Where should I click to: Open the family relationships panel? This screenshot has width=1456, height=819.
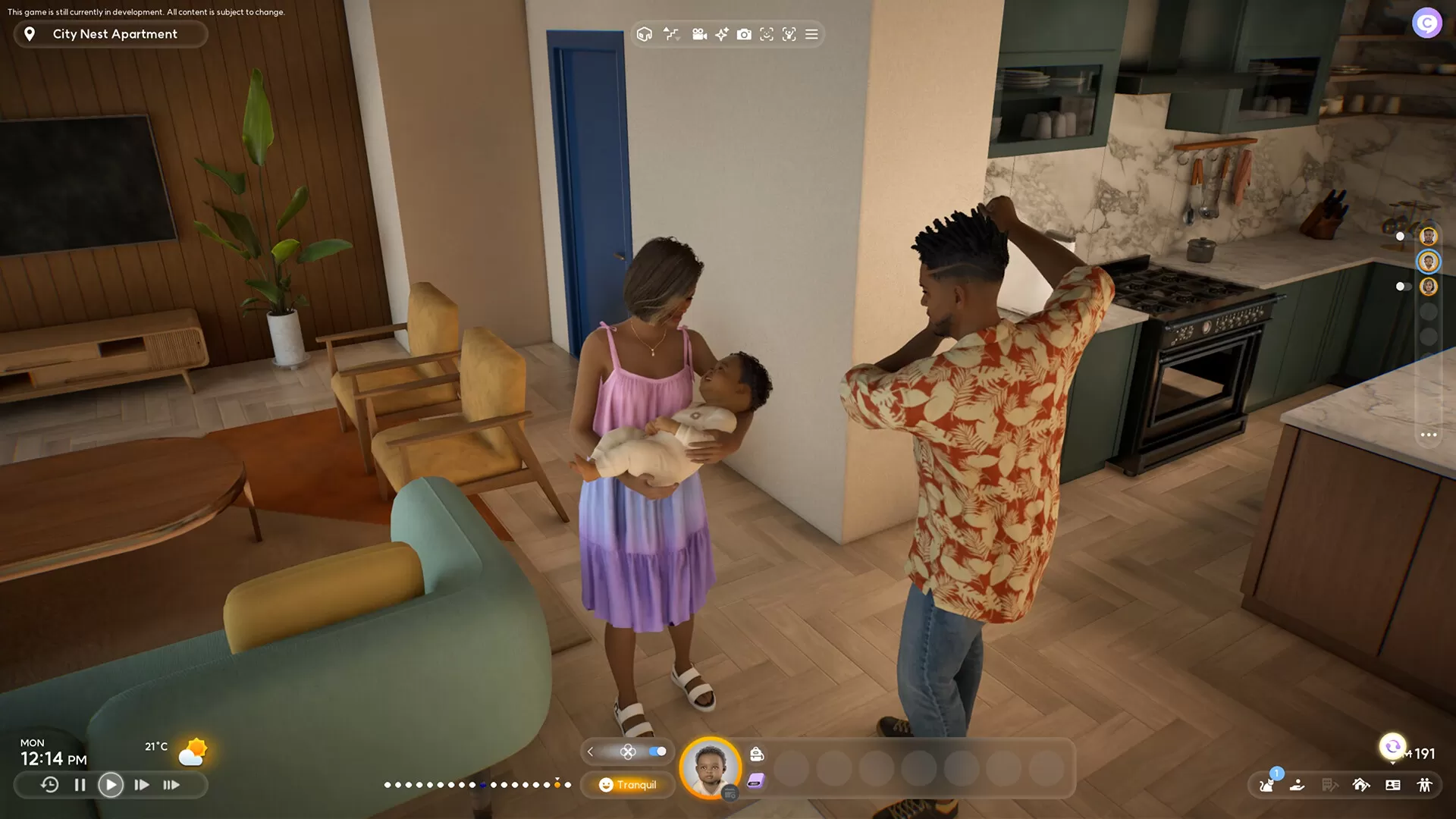(1425, 786)
